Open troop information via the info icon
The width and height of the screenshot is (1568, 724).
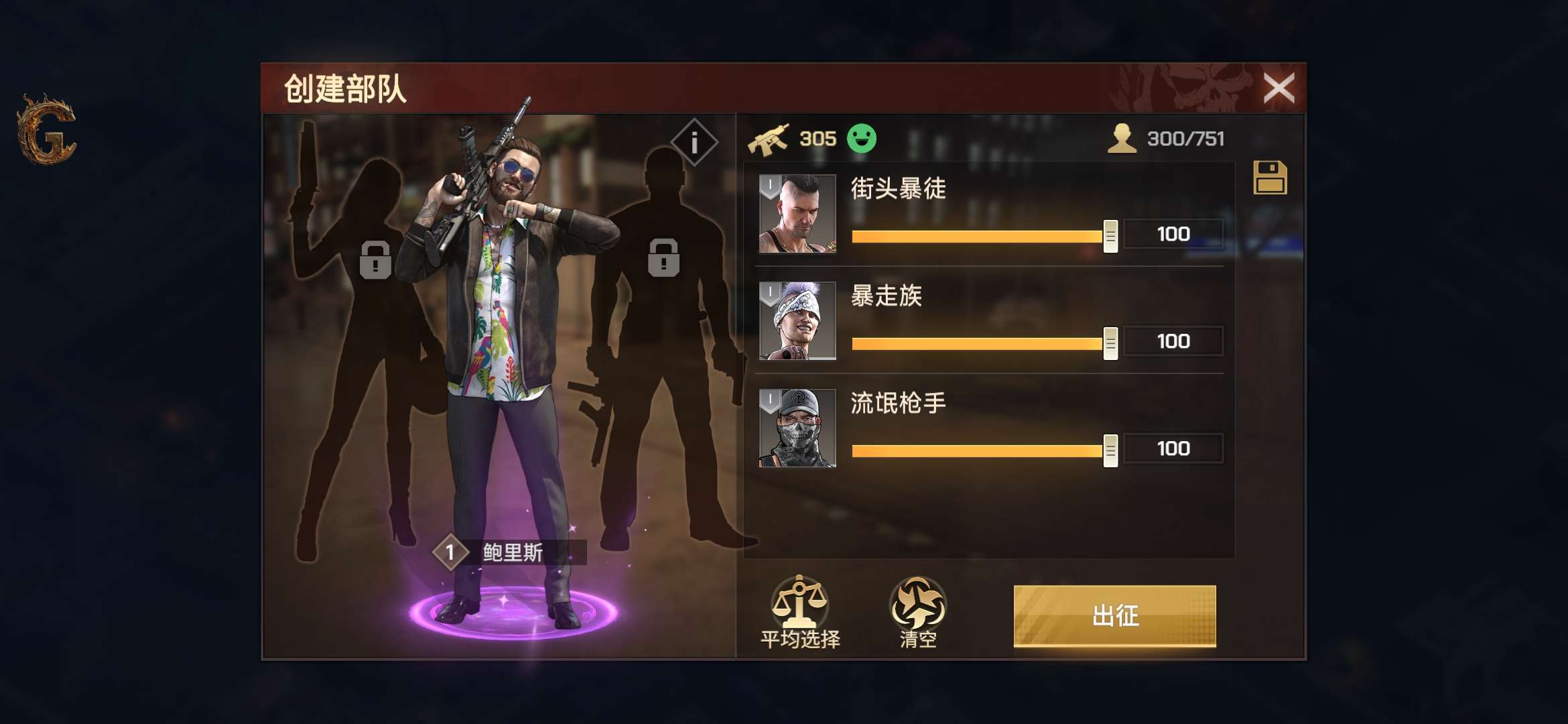pos(694,141)
